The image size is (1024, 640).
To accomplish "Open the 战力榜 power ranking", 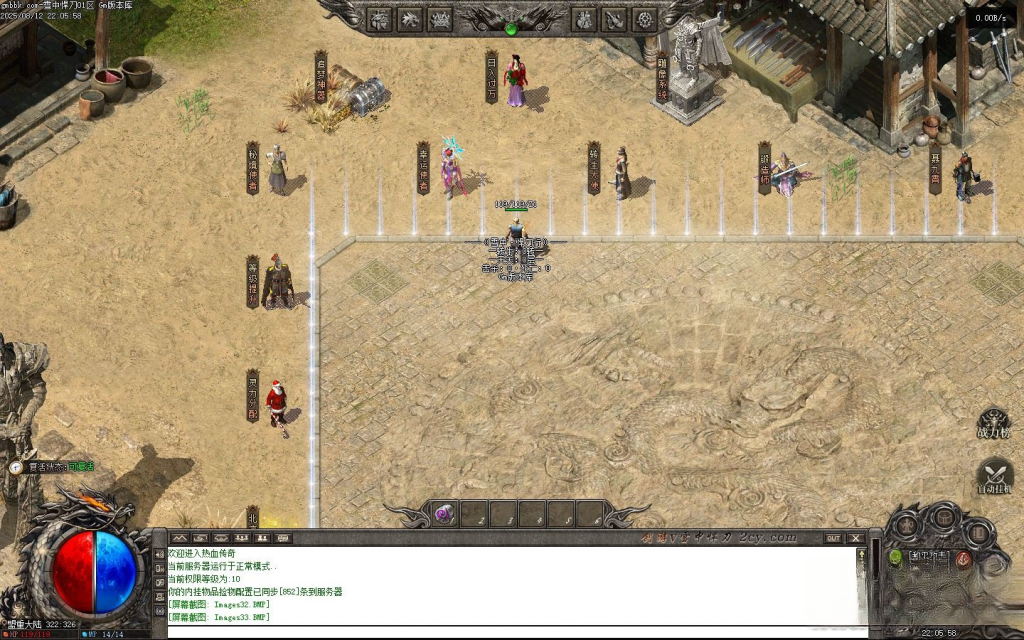I will 994,424.
